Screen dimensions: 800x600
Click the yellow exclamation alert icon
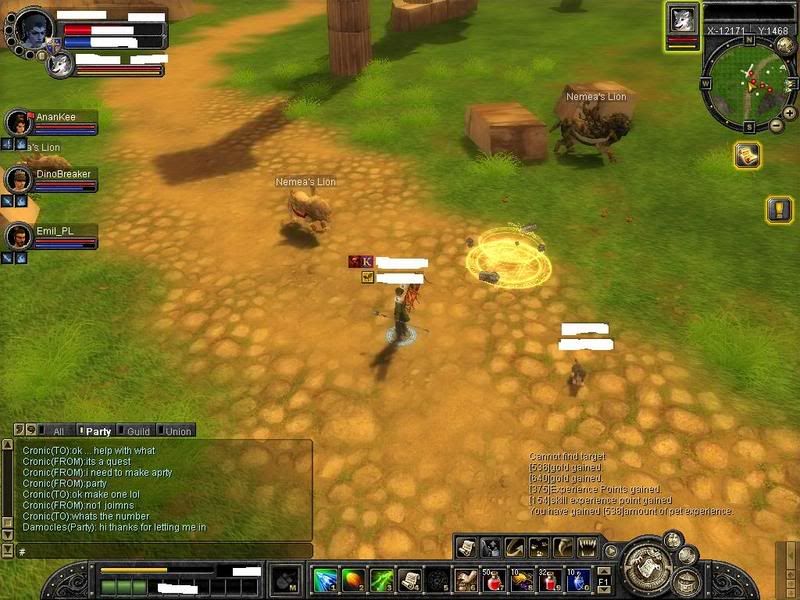click(x=779, y=209)
